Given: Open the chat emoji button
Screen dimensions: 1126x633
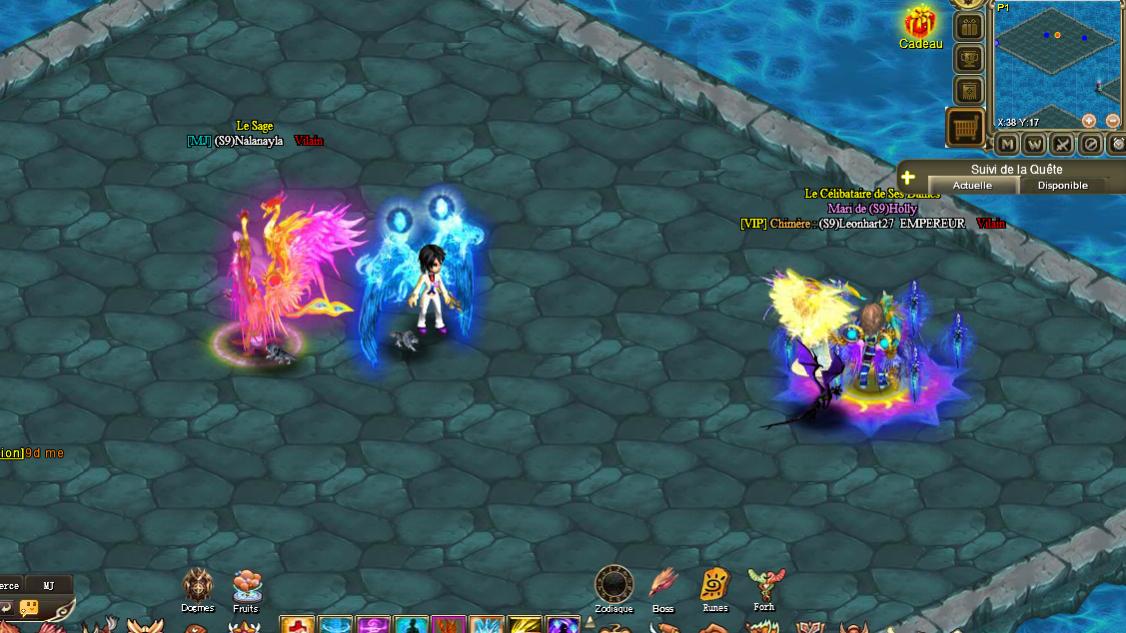Looking at the screenshot, I should click(x=28, y=607).
